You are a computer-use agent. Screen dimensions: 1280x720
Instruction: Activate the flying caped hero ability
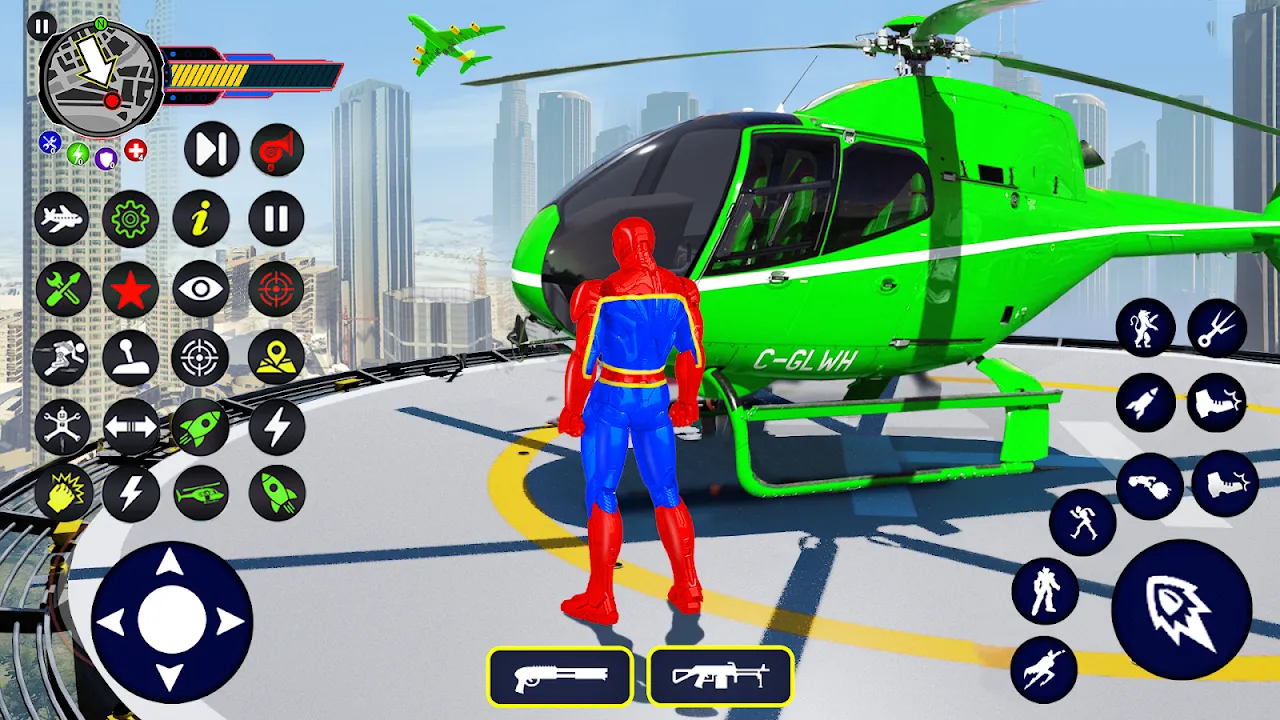(1044, 668)
